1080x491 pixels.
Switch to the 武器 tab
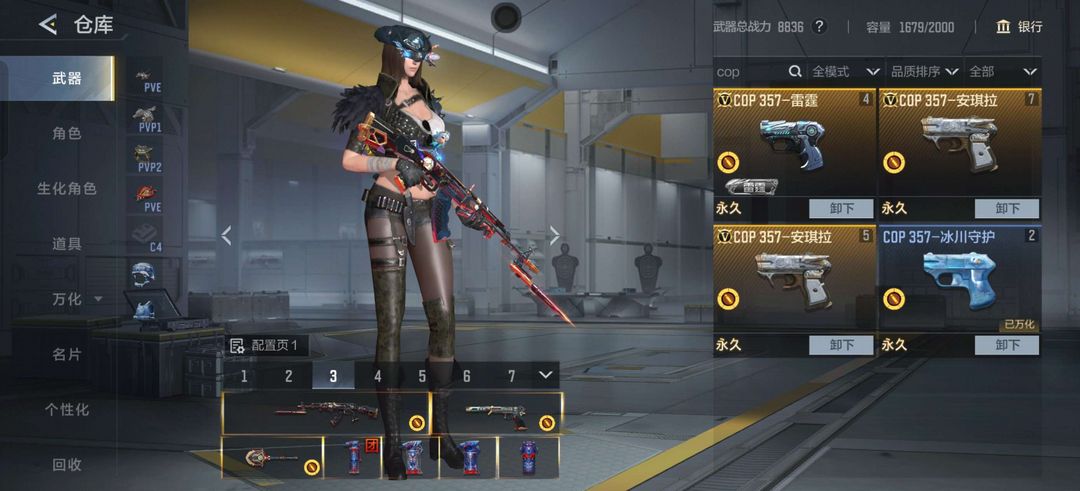click(67, 78)
